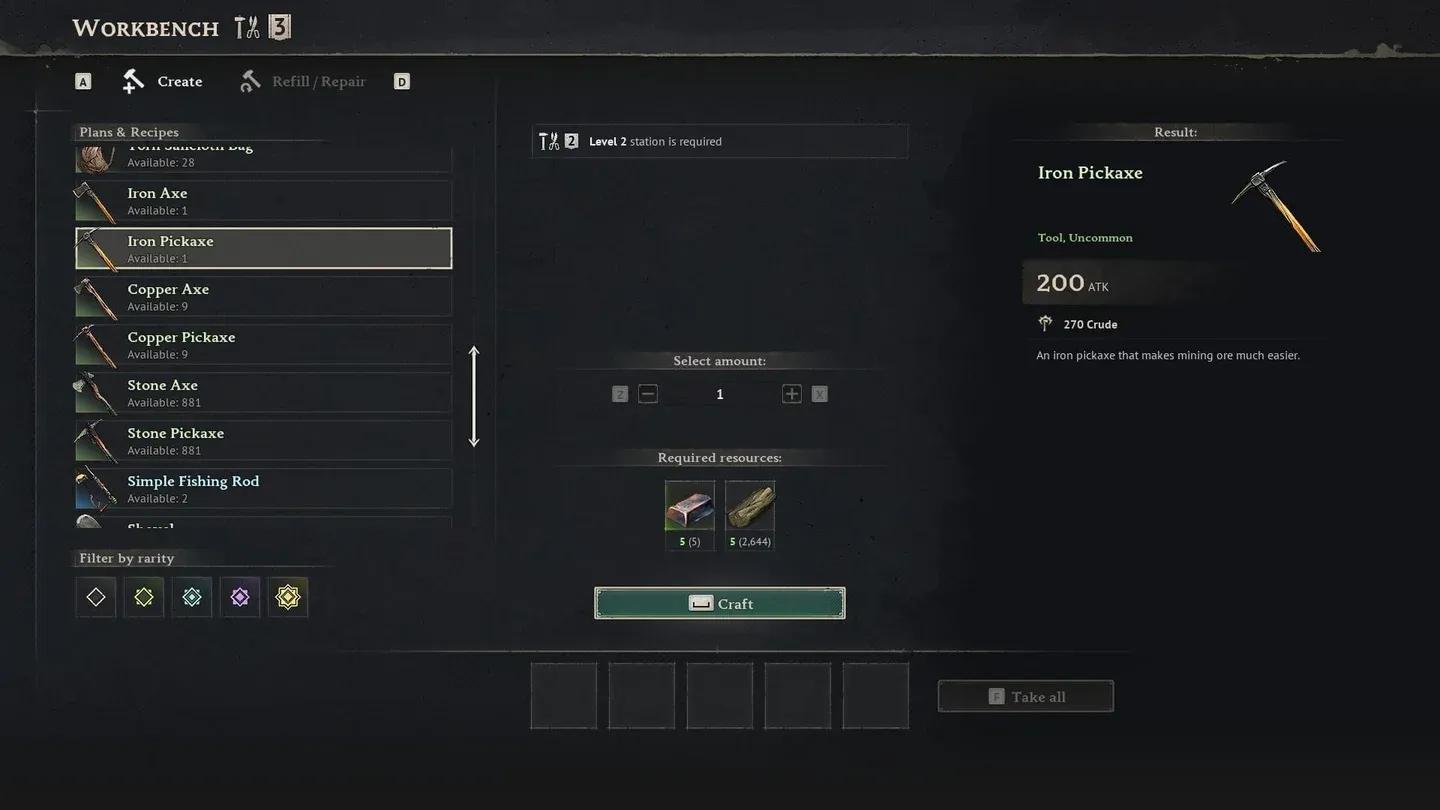Take all crafted items
1440x810 pixels.
pyautogui.click(x=1026, y=697)
